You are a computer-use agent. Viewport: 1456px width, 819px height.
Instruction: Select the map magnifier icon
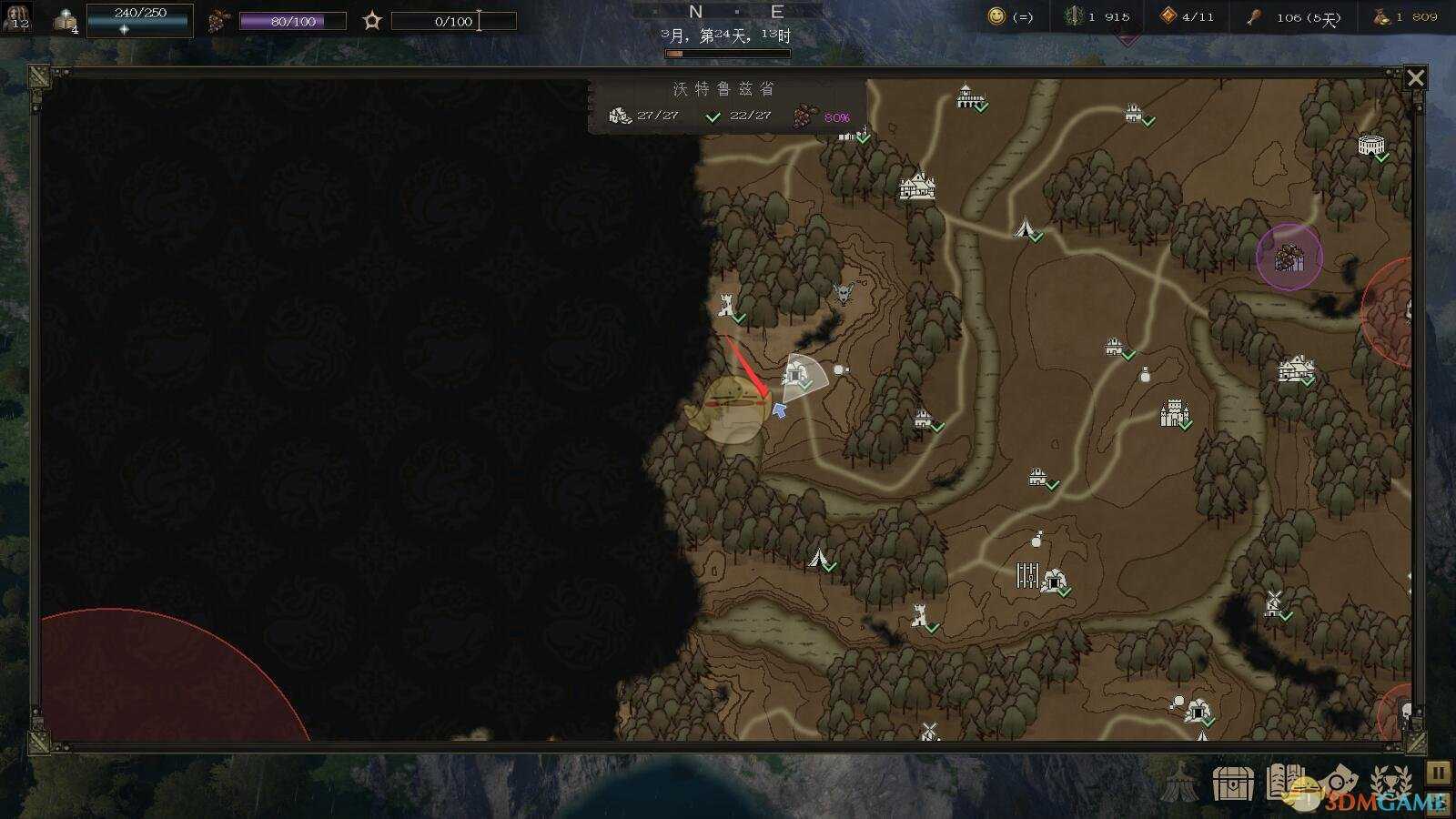point(1336,784)
